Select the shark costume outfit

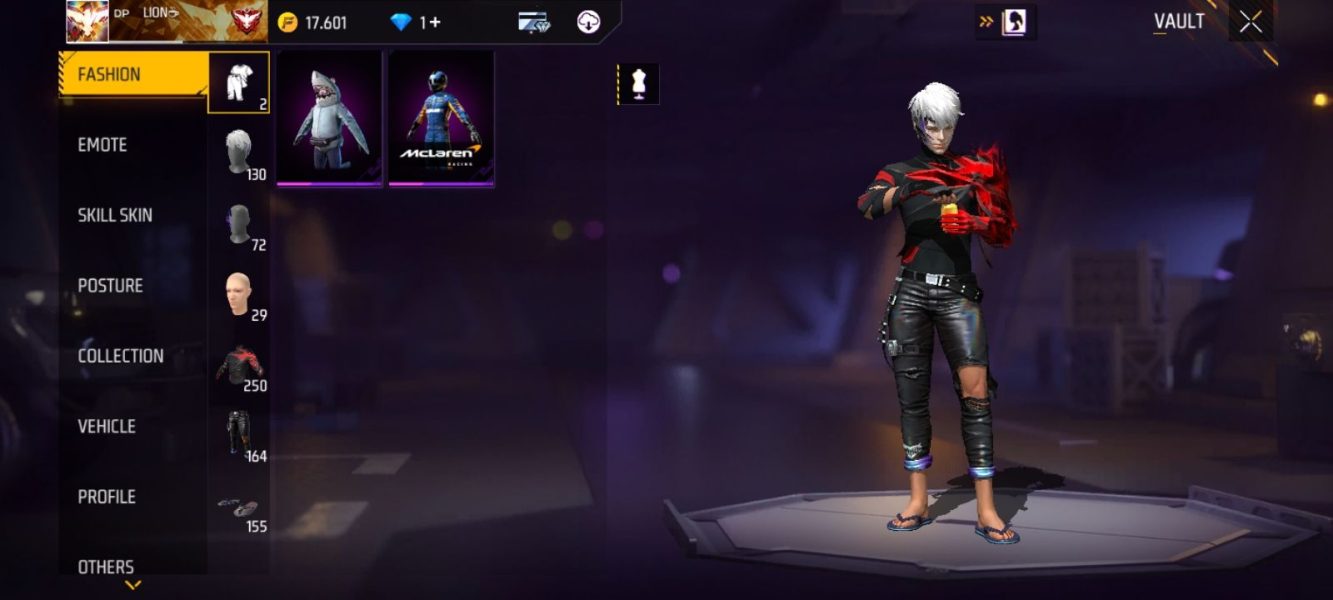[x=329, y=118]
